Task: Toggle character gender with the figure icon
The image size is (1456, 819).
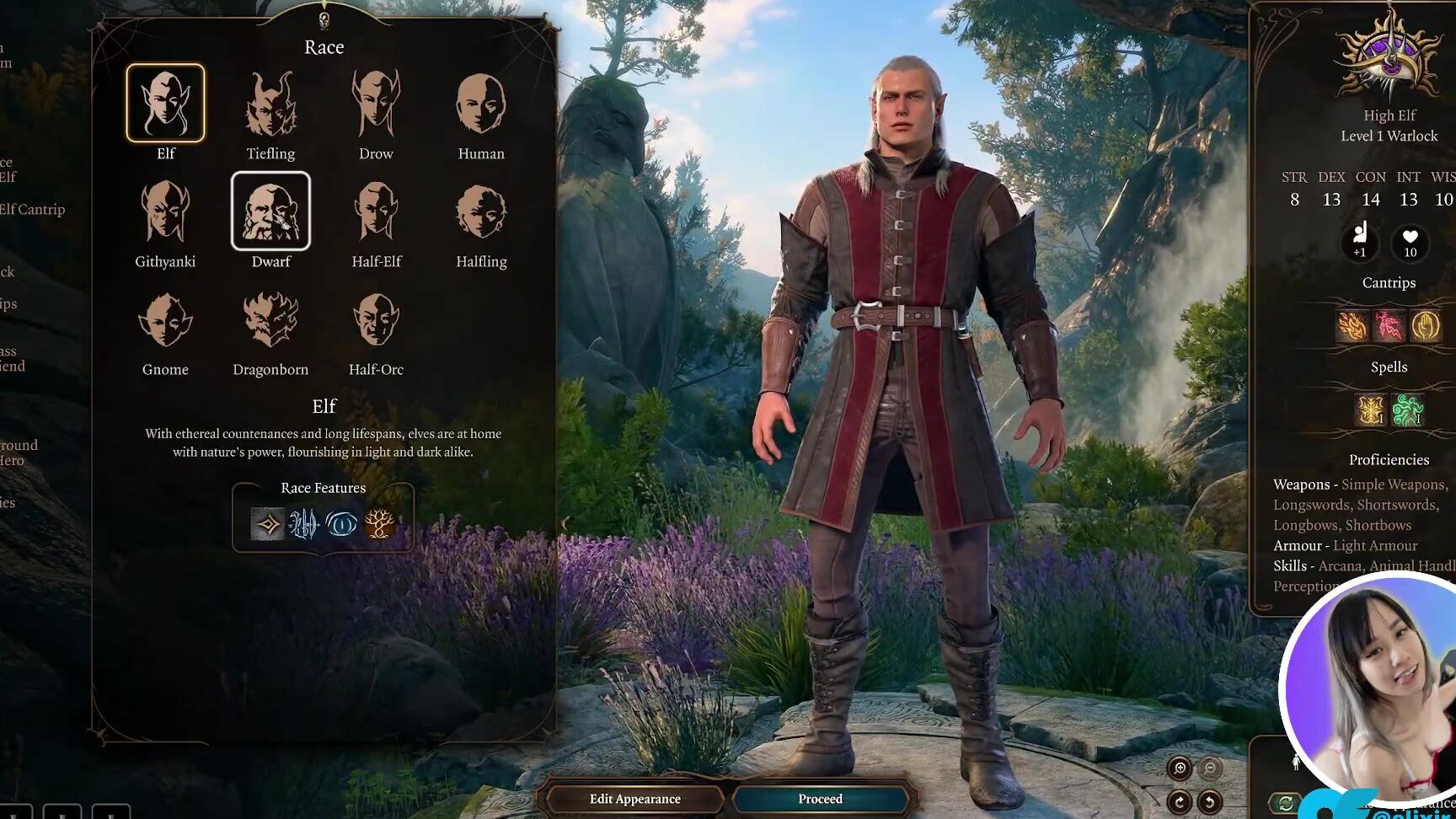Action: click(1296, 764)
